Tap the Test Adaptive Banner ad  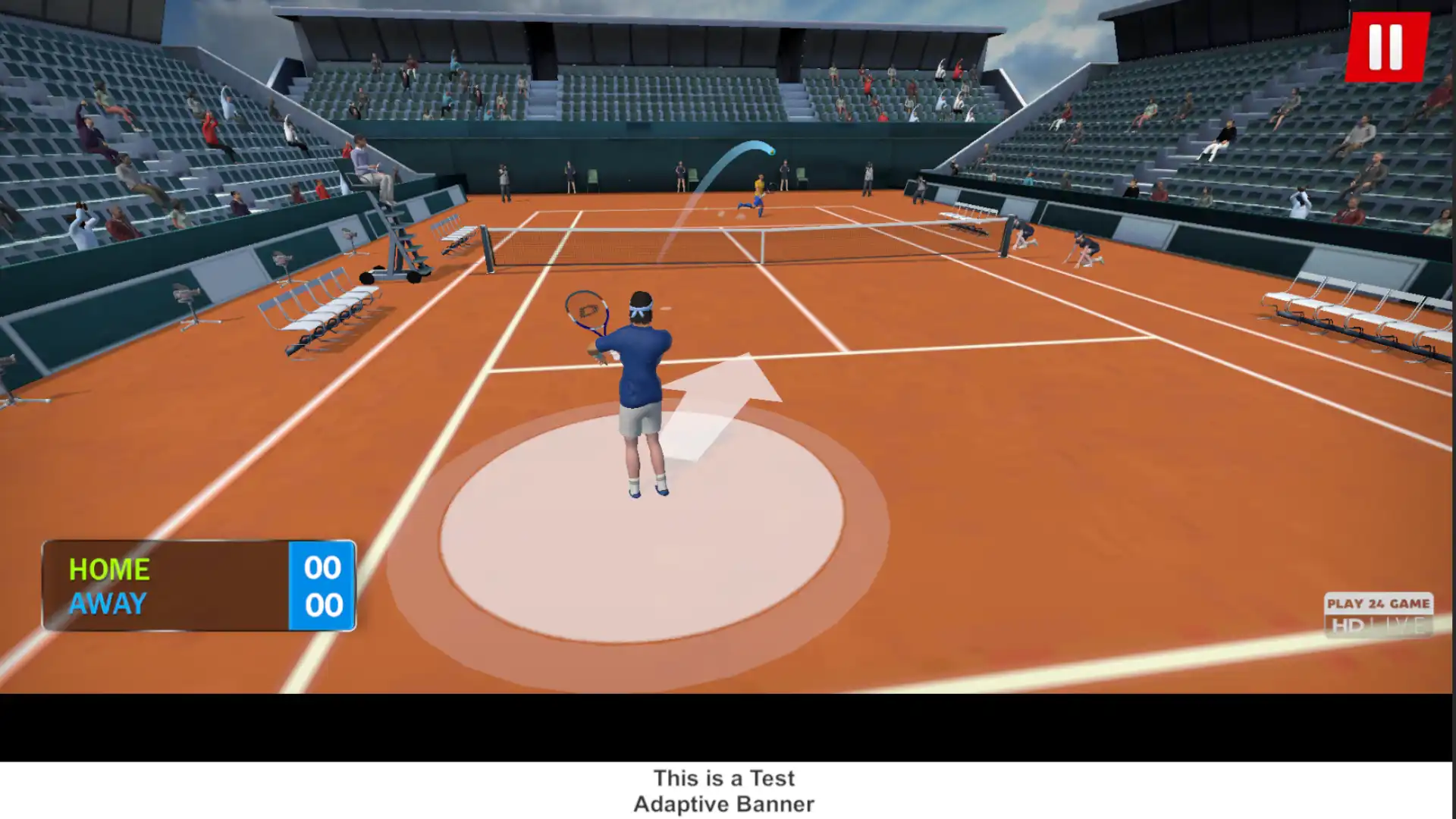pos(724,791)
